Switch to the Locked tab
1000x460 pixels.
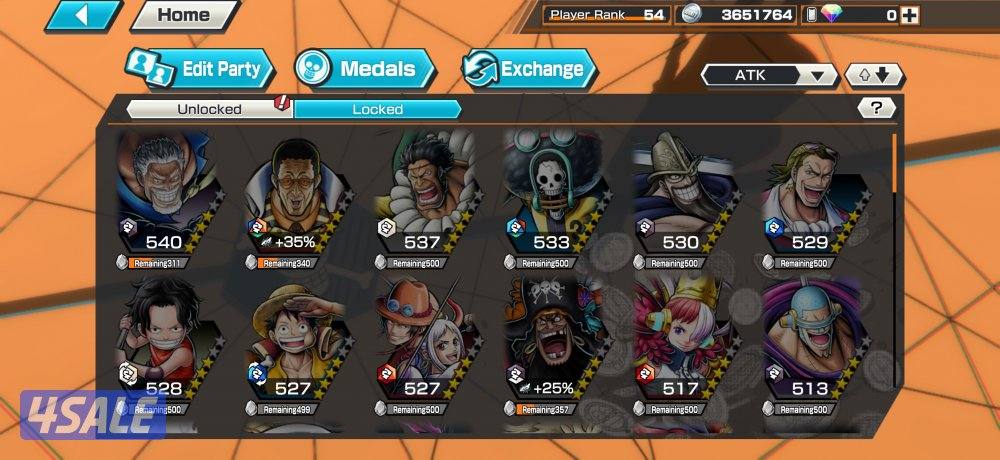[x=377, y=109]
